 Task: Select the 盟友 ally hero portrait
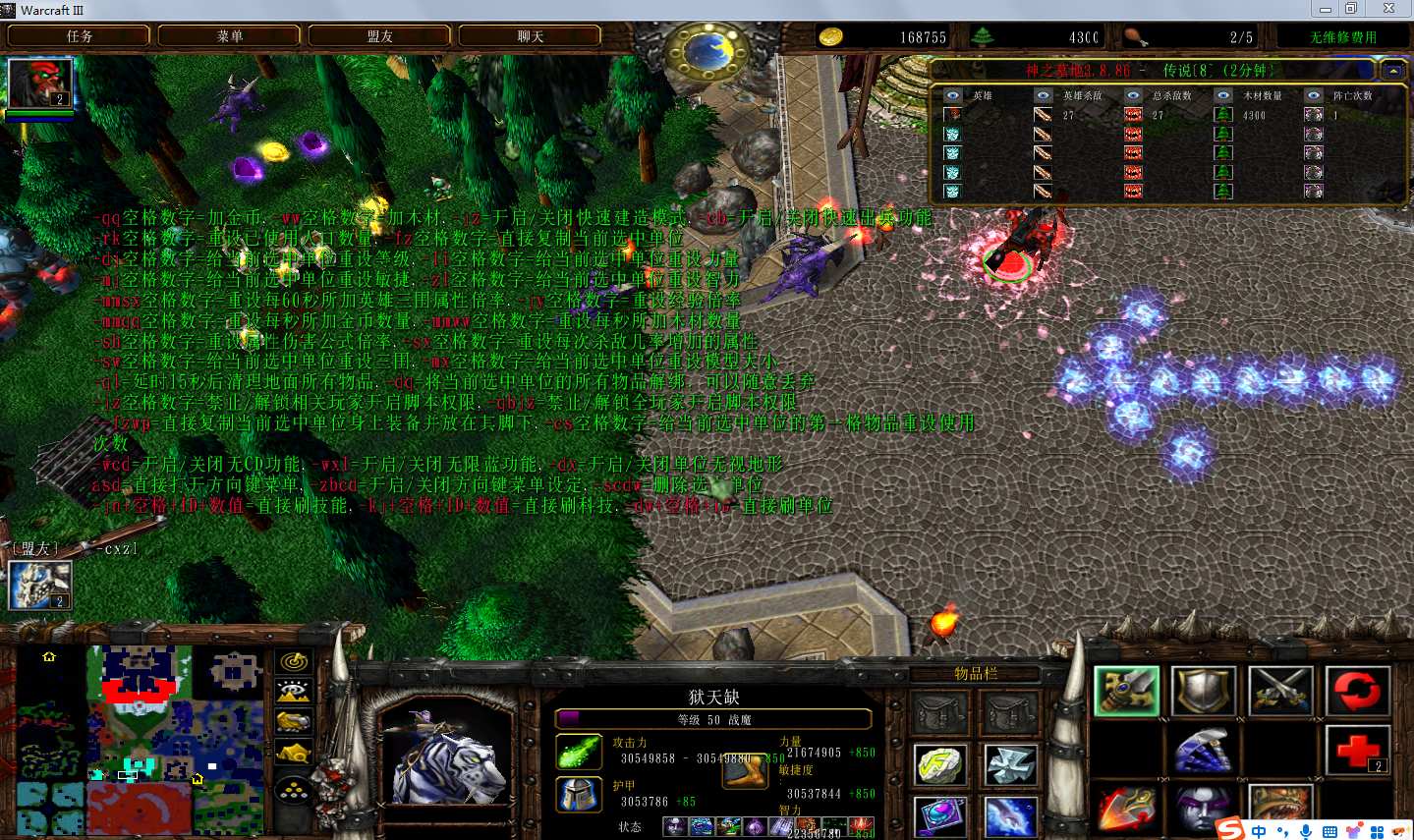(x=40, y=585)
